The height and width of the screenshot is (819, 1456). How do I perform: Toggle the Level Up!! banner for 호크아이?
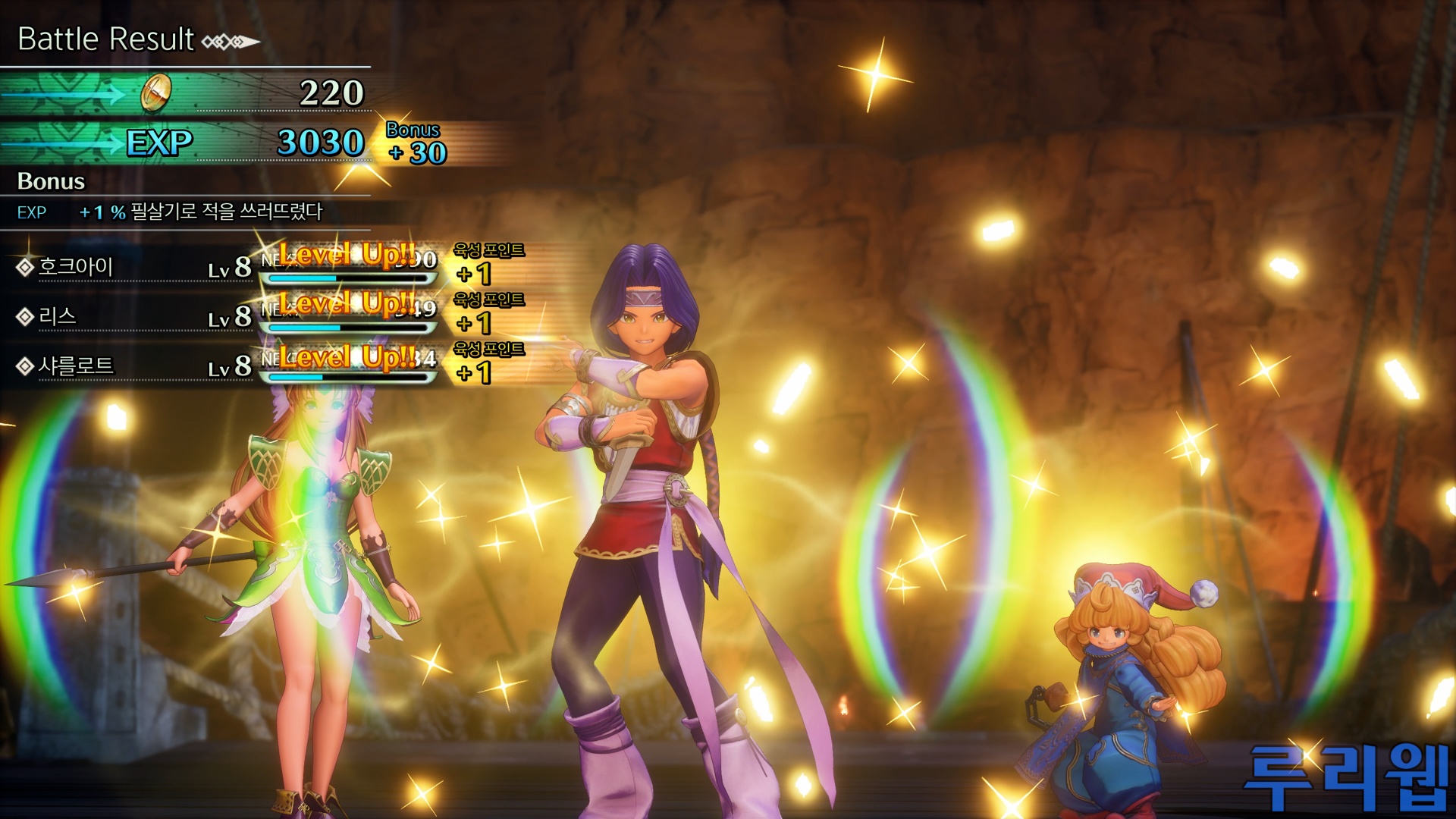(344, 254)
